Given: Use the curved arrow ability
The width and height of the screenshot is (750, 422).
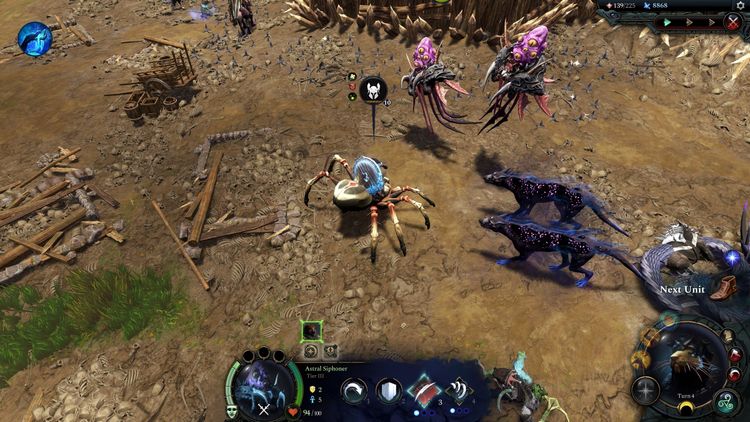Looking at the screenshot, I should 354,390.
